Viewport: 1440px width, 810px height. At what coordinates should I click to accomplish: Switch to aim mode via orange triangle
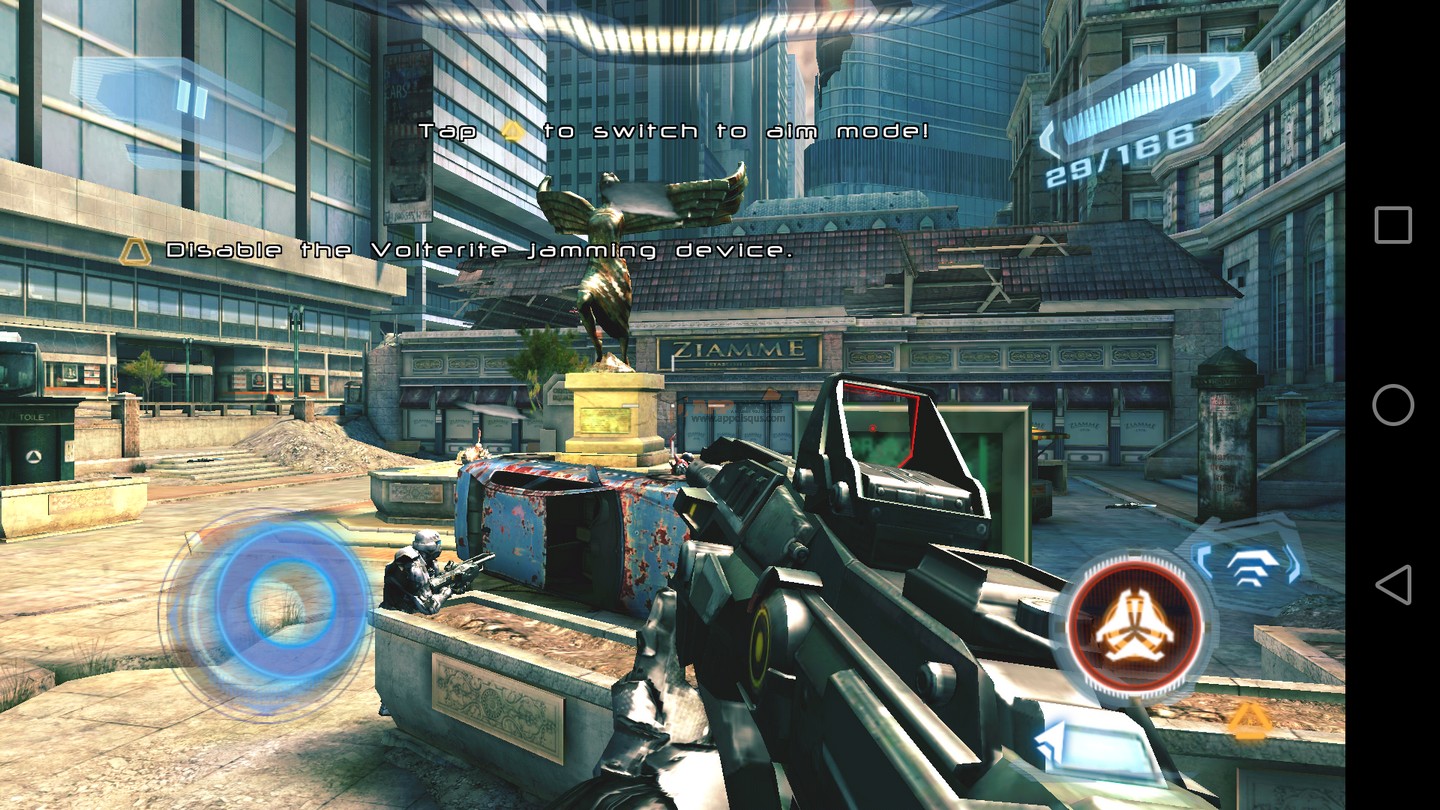[x=1248, y=721]
